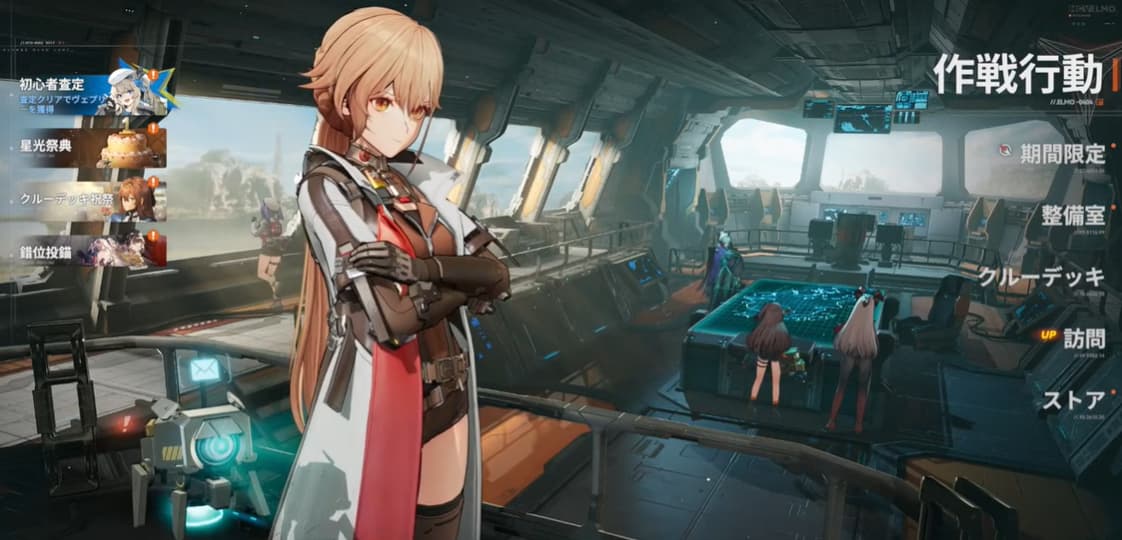
Task: Select the 期間限定 limited-time entry
Action: (1062, 154)
